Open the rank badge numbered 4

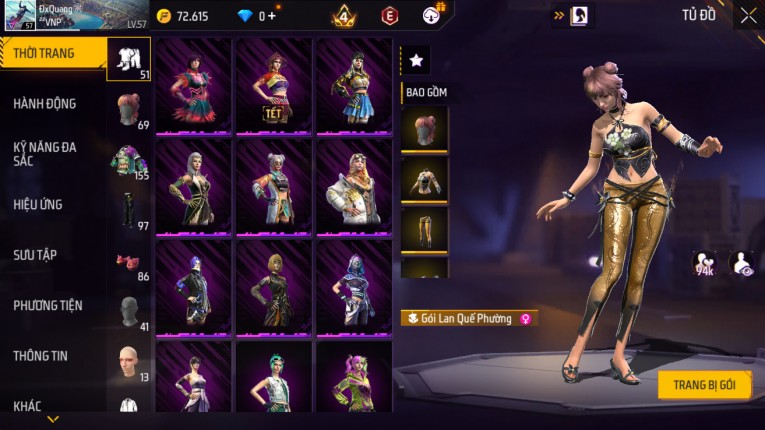[x=343, y=16]
